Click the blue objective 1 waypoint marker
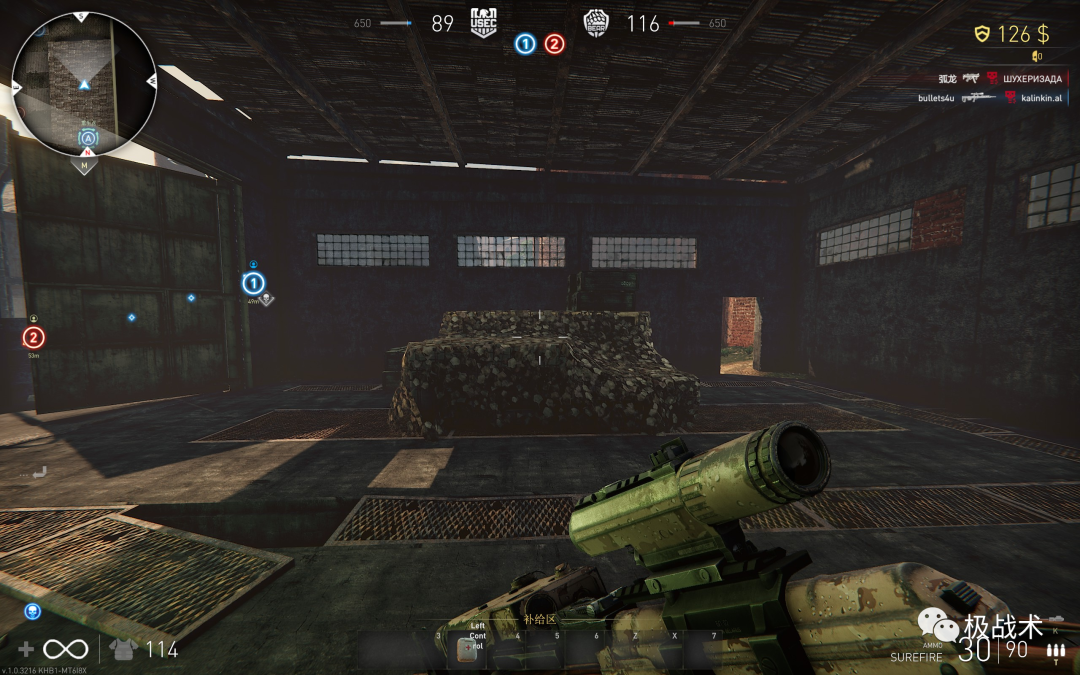This screenshot has height=675, width=1080. pos(253,284)
